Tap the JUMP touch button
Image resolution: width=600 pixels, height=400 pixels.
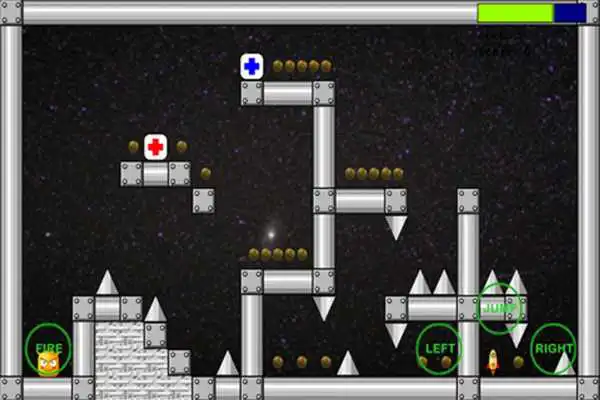[499, 306]
